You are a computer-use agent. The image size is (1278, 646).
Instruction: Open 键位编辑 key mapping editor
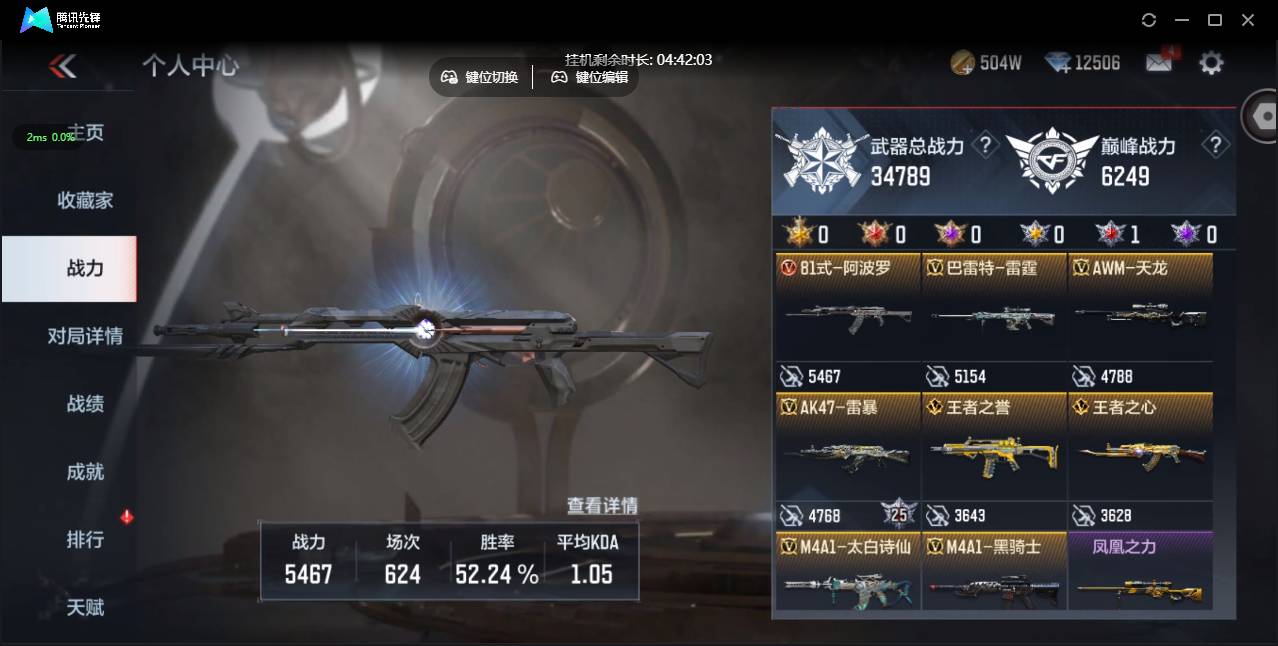tap(590, 77)
